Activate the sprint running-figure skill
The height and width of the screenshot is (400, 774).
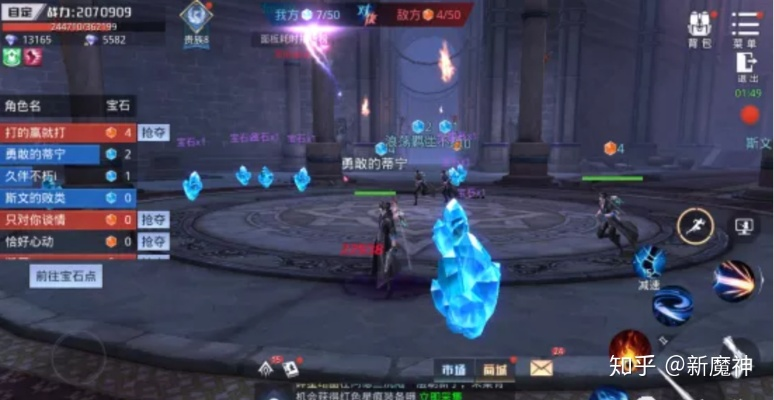[x=695, y=226]
